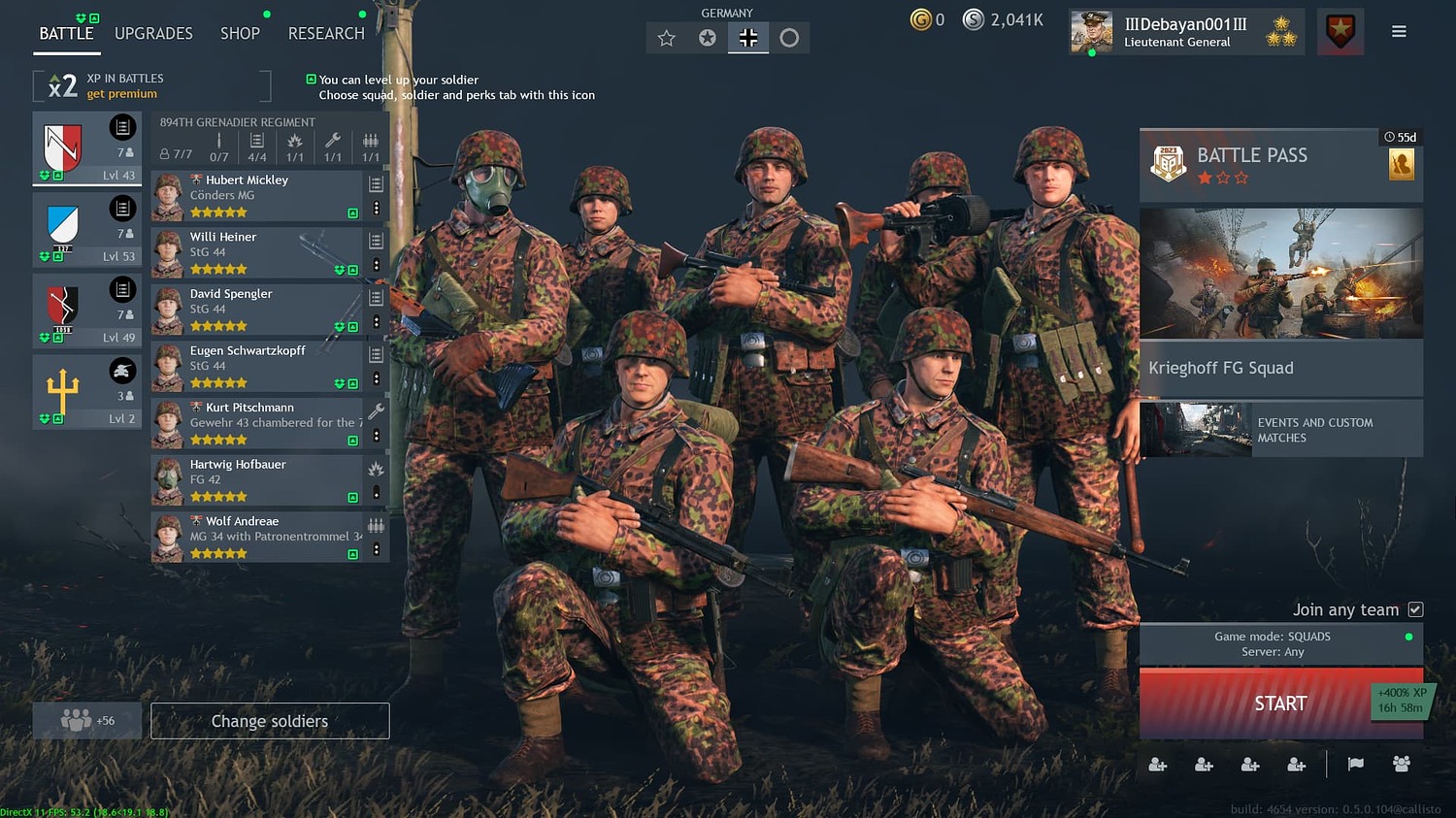
Task: Switch to the circle faction emblem
Action: pos(790,36)
